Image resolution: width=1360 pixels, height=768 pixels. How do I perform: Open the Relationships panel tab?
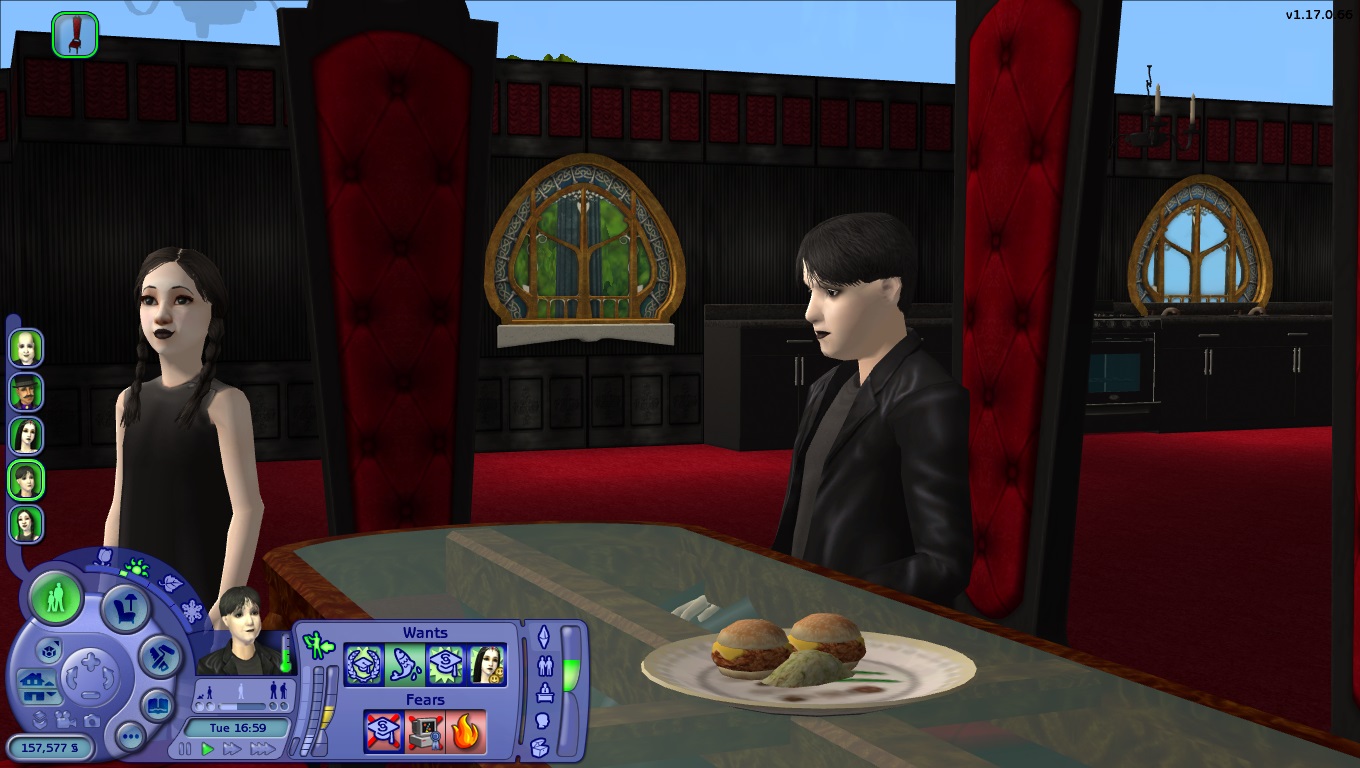click(544, 664)
